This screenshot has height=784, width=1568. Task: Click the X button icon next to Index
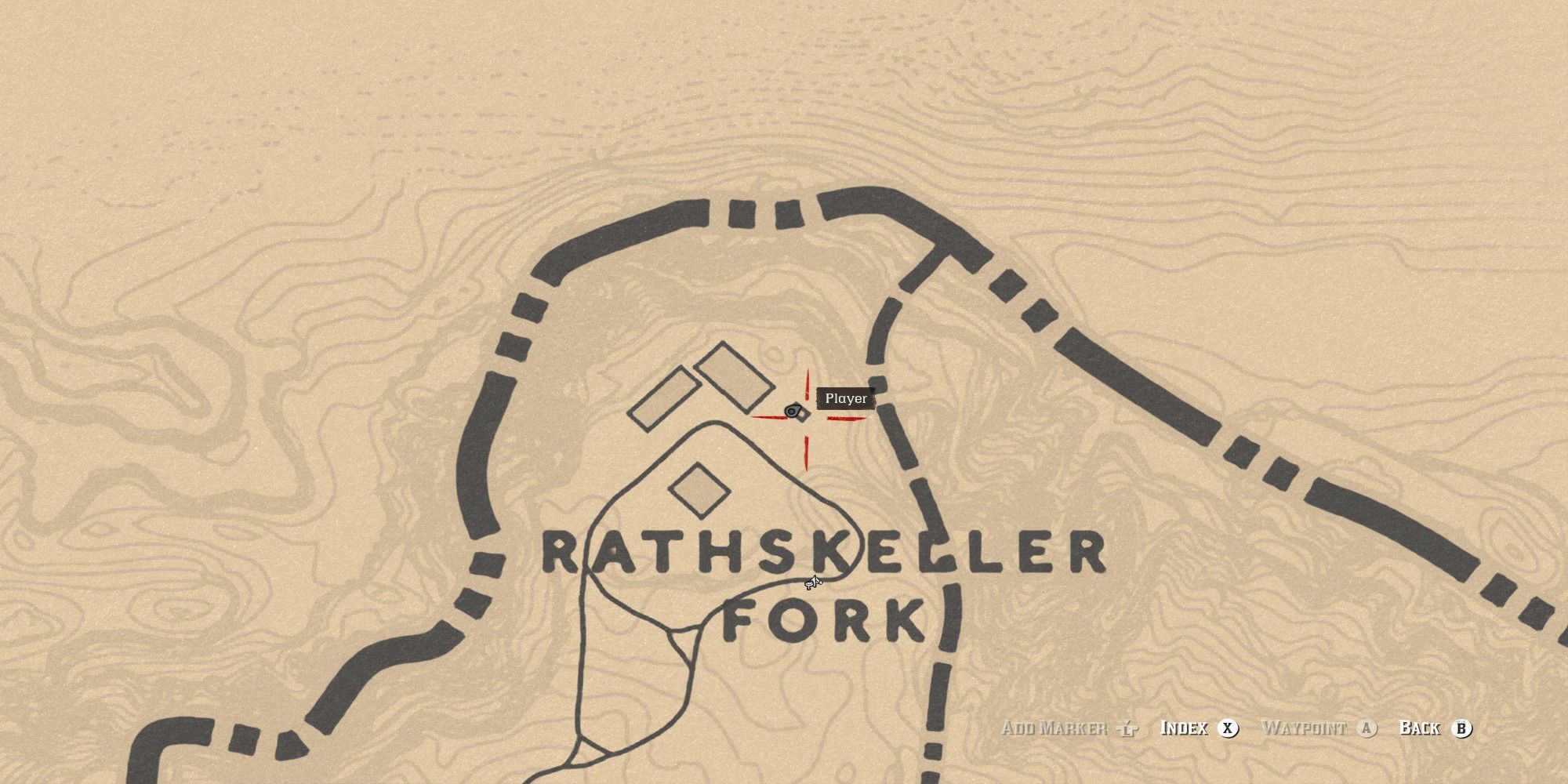pos(1229,728)
